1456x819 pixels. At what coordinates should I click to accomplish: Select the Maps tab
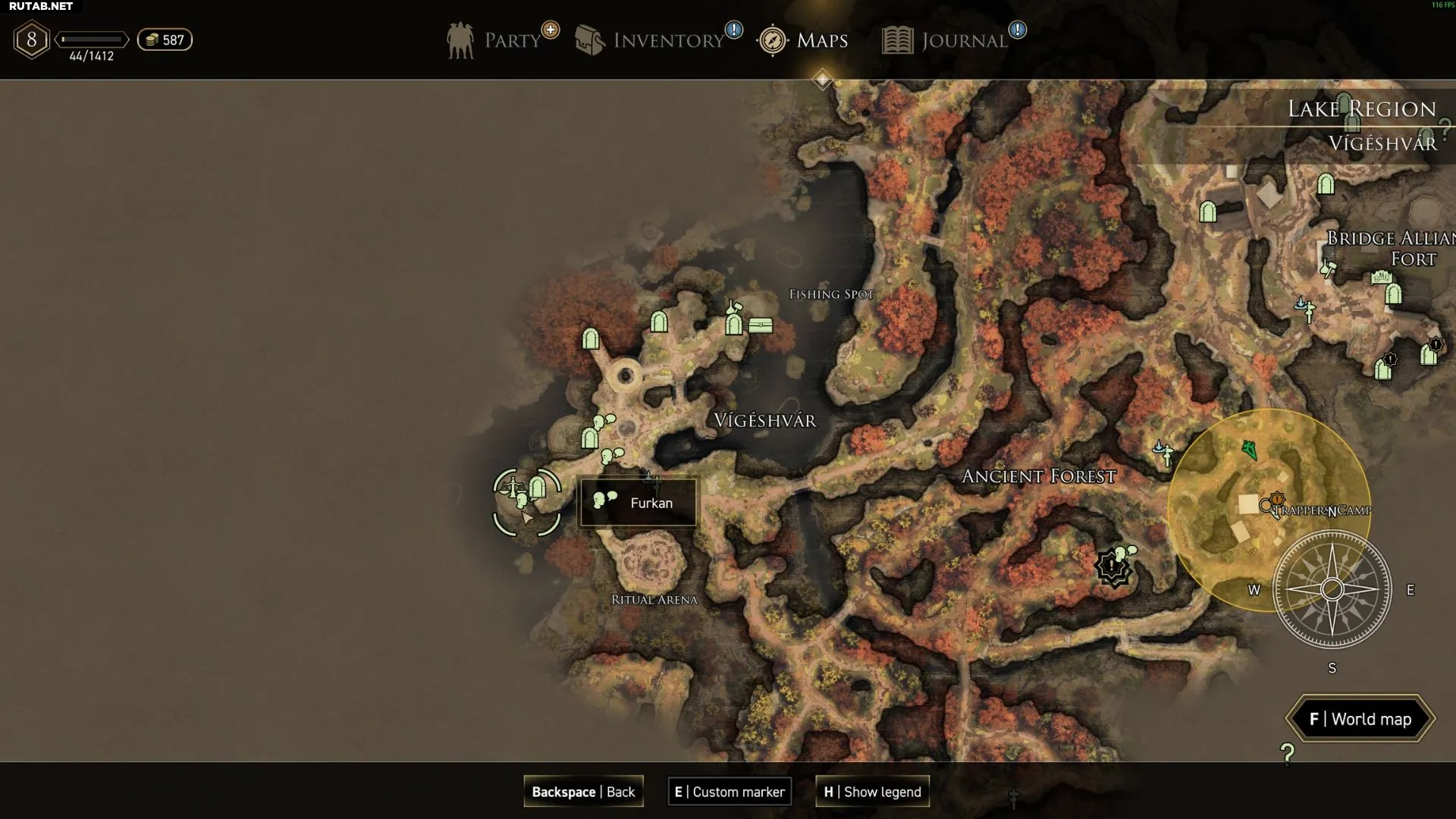[803, 40]
